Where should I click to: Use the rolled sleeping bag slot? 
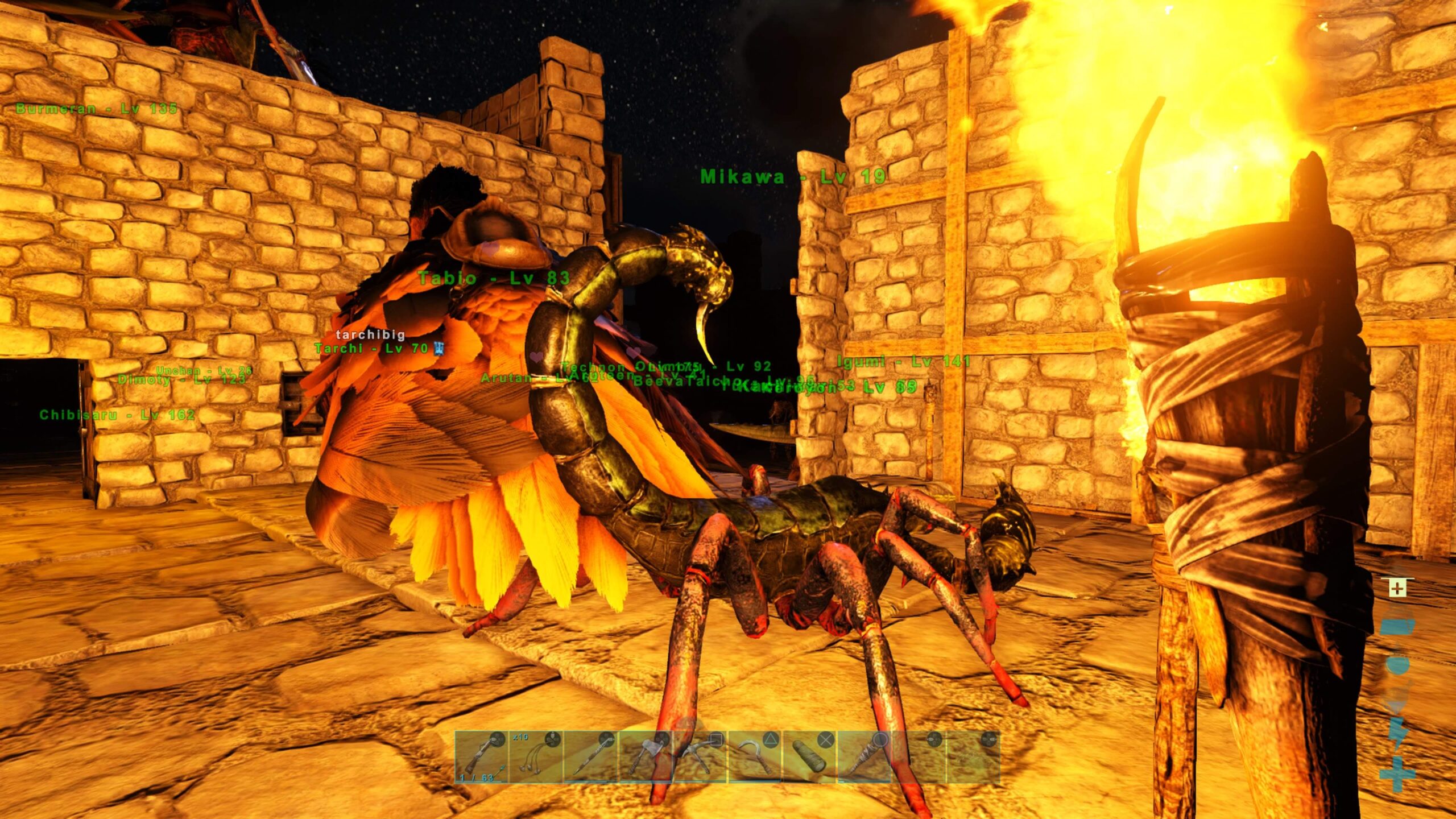809,758
